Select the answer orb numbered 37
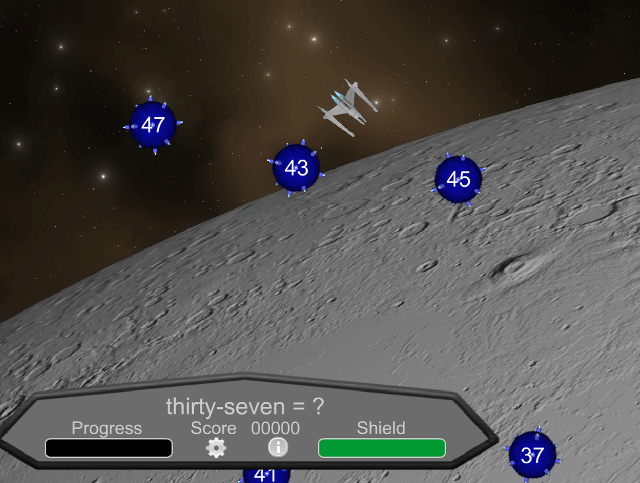Viewport: 640px width, 483px height. click(x=532, y=456)
